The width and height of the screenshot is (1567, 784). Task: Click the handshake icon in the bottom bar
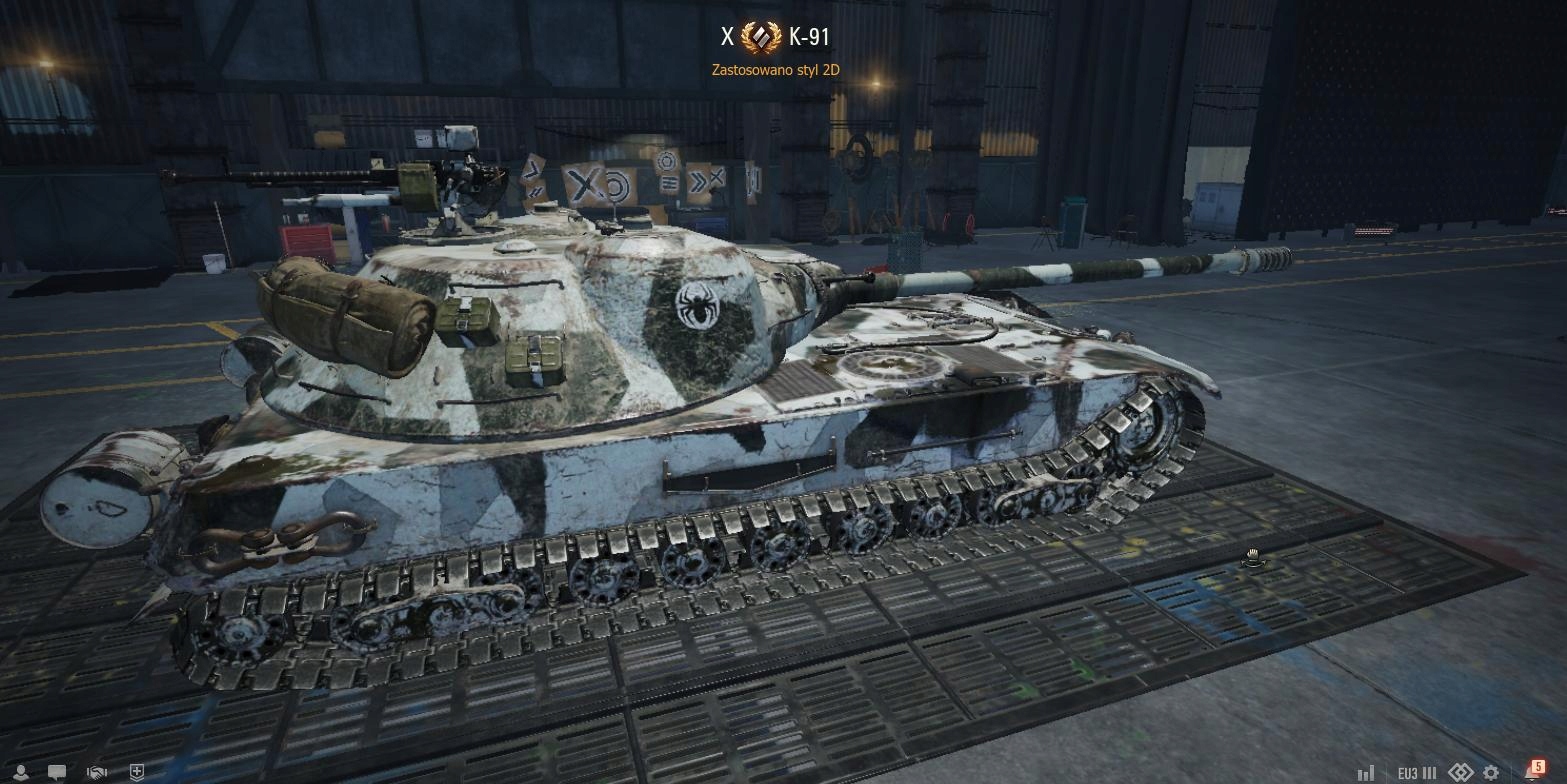click(97, 772)
